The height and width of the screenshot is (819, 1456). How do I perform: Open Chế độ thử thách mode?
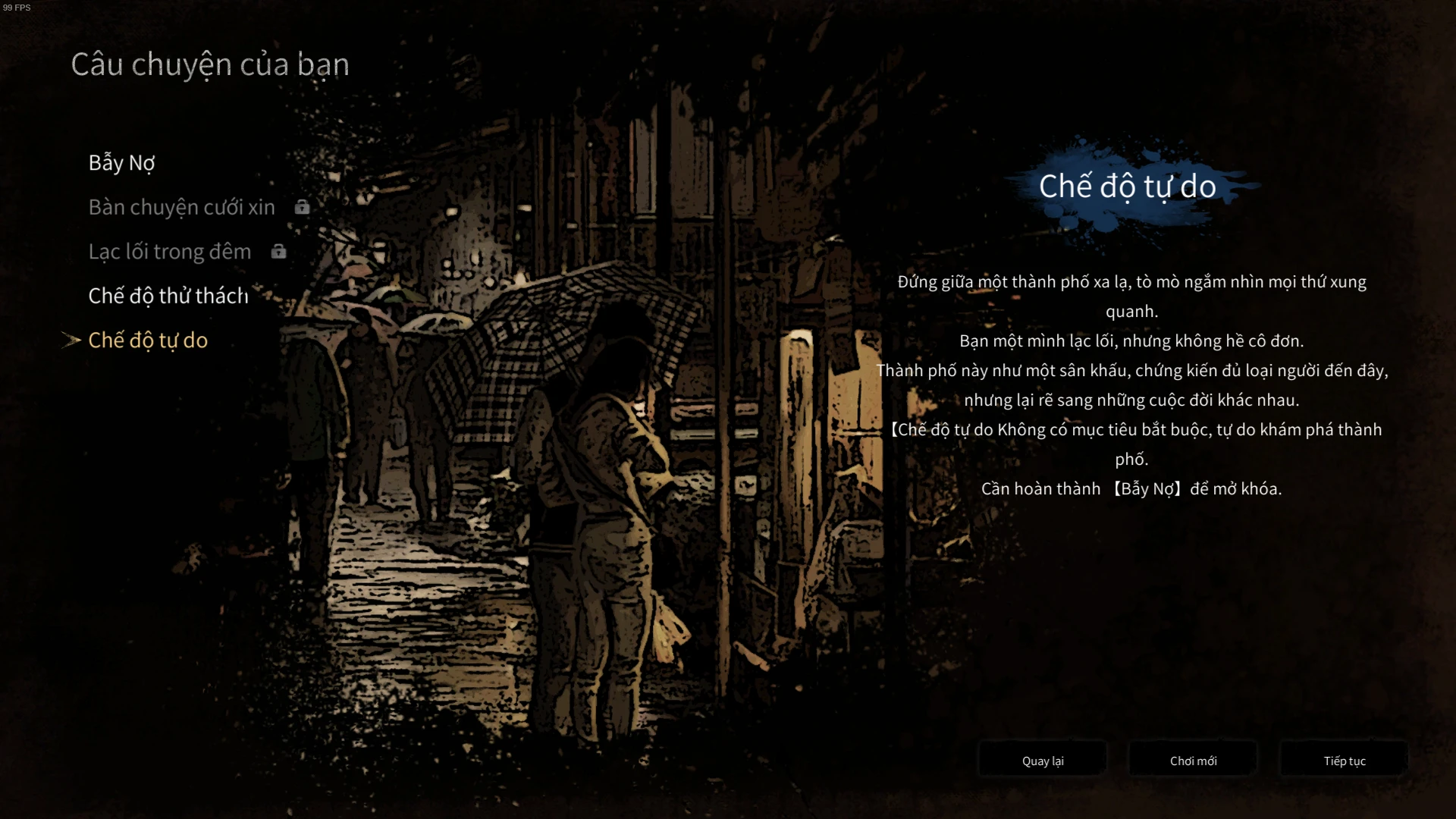168,296
